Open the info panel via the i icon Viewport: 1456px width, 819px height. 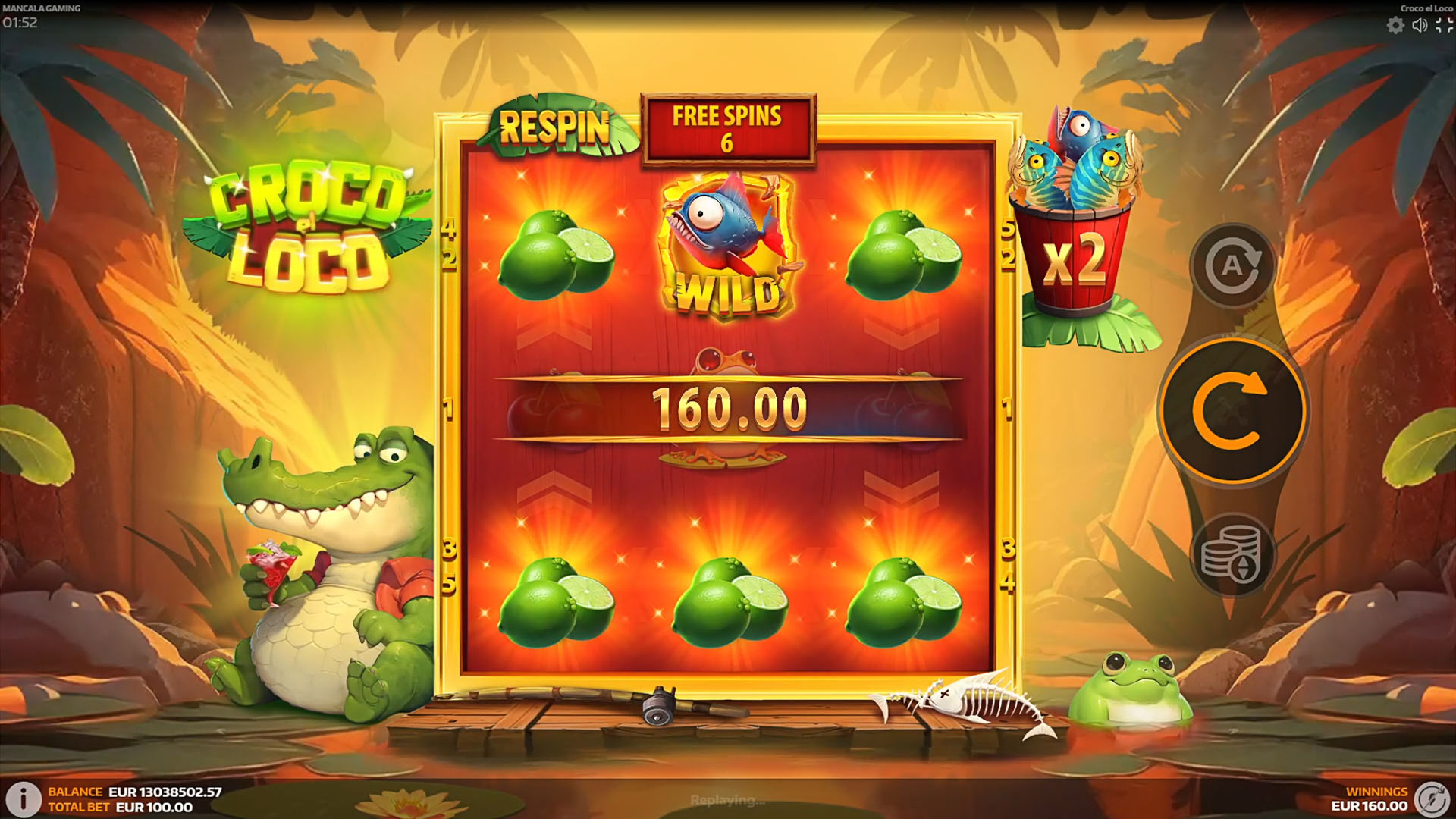coord(25,799)
